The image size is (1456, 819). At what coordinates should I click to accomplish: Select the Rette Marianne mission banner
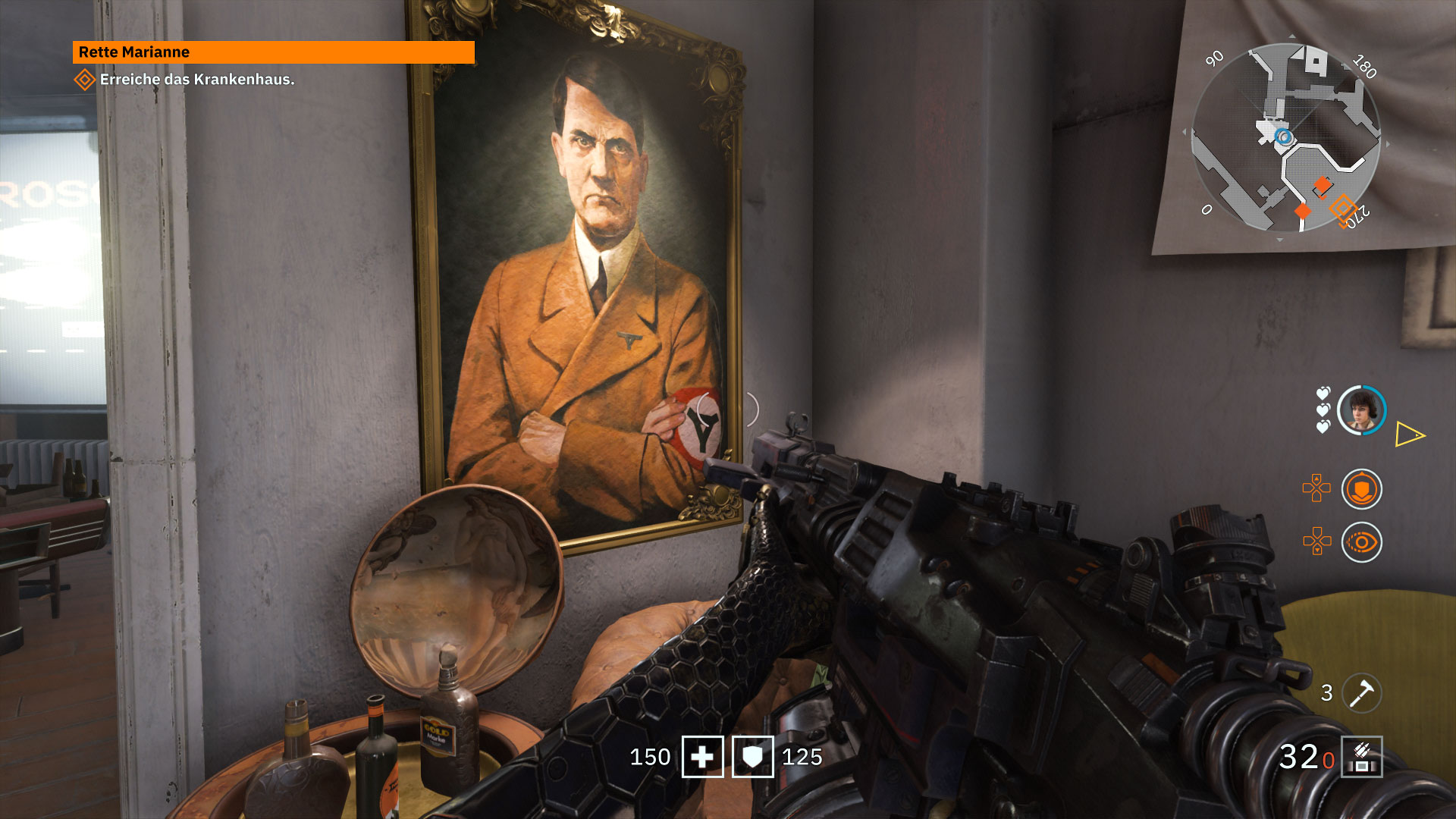click(273, 52)
